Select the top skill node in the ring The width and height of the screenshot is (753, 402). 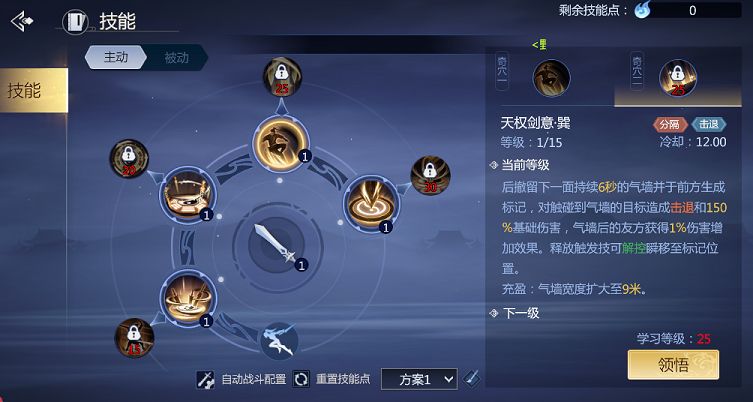278,141
